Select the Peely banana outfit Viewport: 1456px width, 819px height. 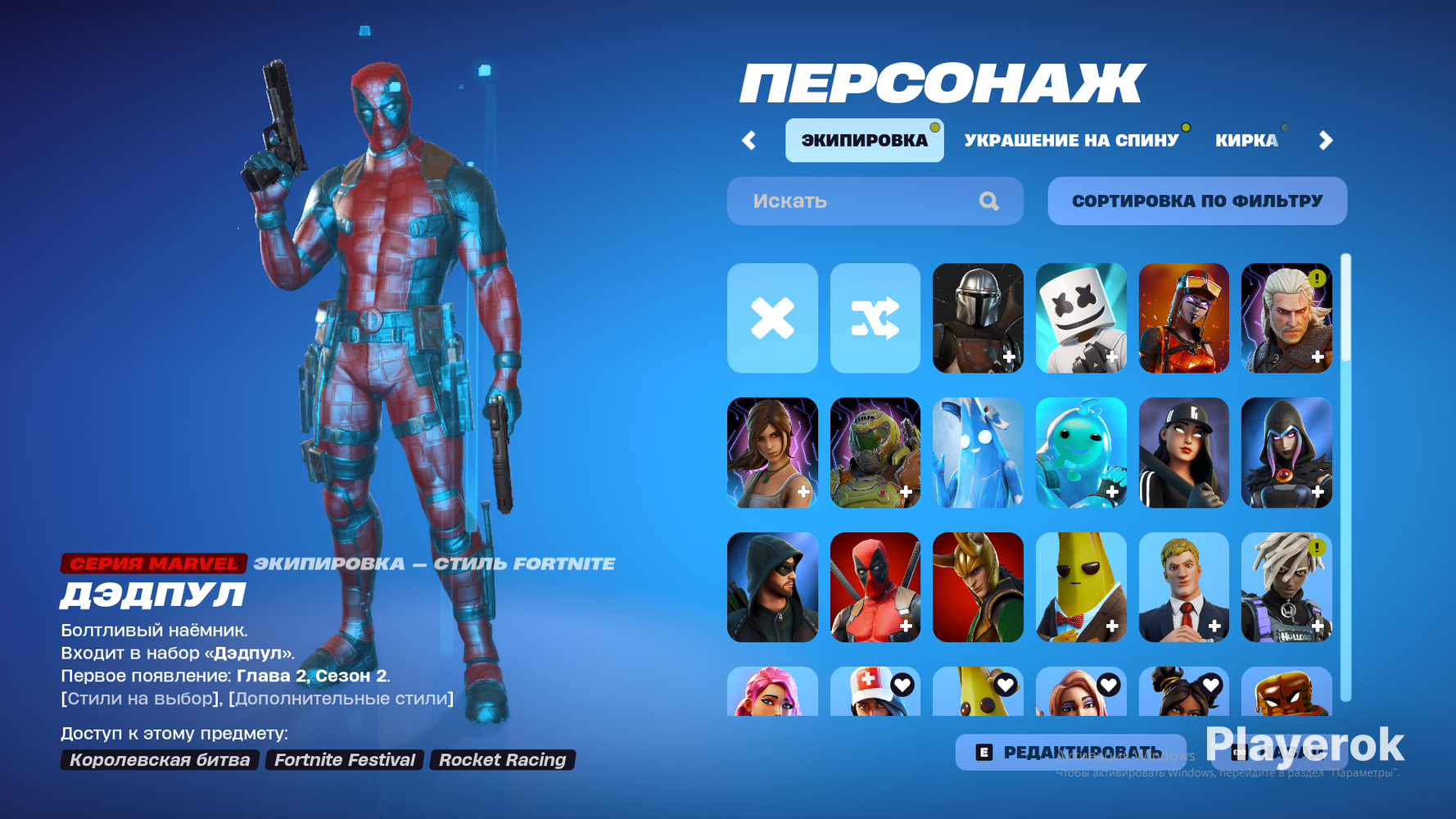click(1081, 586)
